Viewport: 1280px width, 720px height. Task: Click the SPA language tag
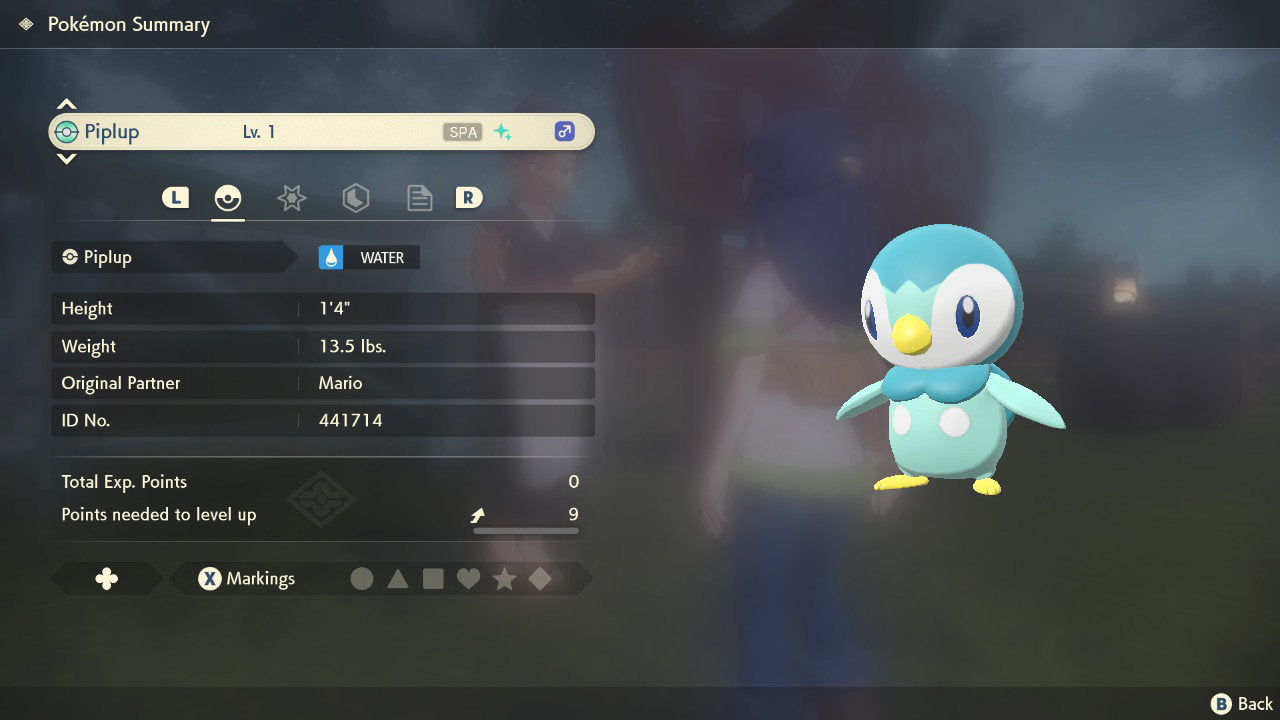click(x=462, y=132)
